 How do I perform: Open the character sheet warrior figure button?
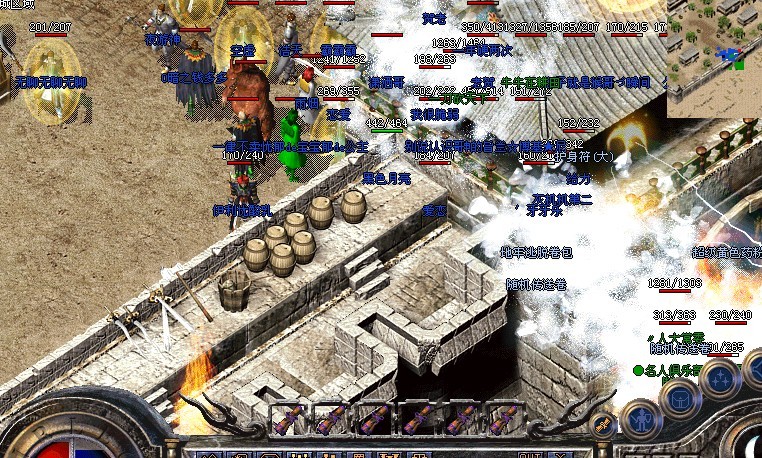point(639,418)
